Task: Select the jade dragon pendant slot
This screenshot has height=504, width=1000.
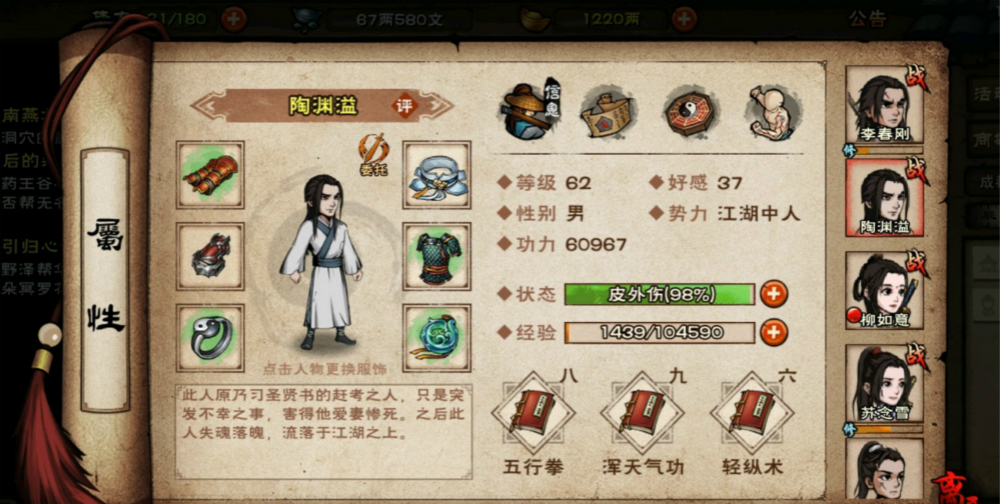Action: 437,337
